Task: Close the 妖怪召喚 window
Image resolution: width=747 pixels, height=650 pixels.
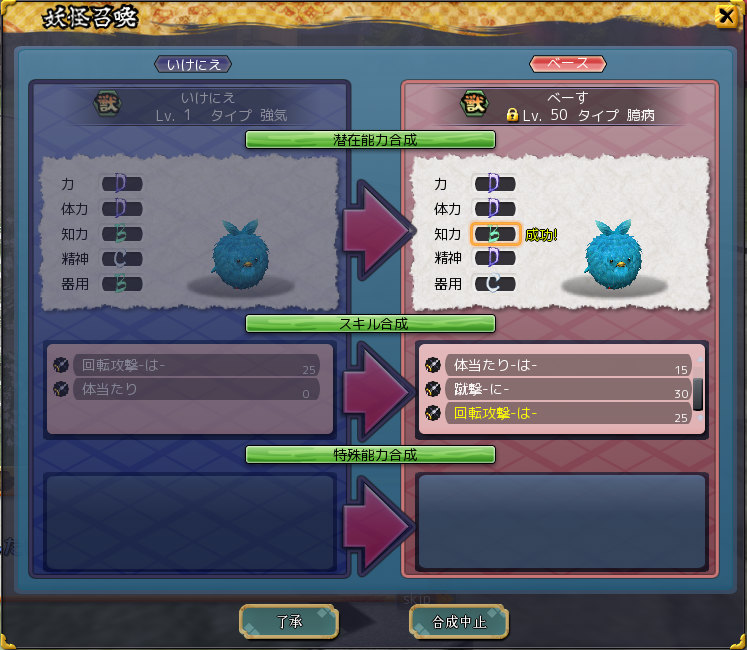Action: (725, 15)
